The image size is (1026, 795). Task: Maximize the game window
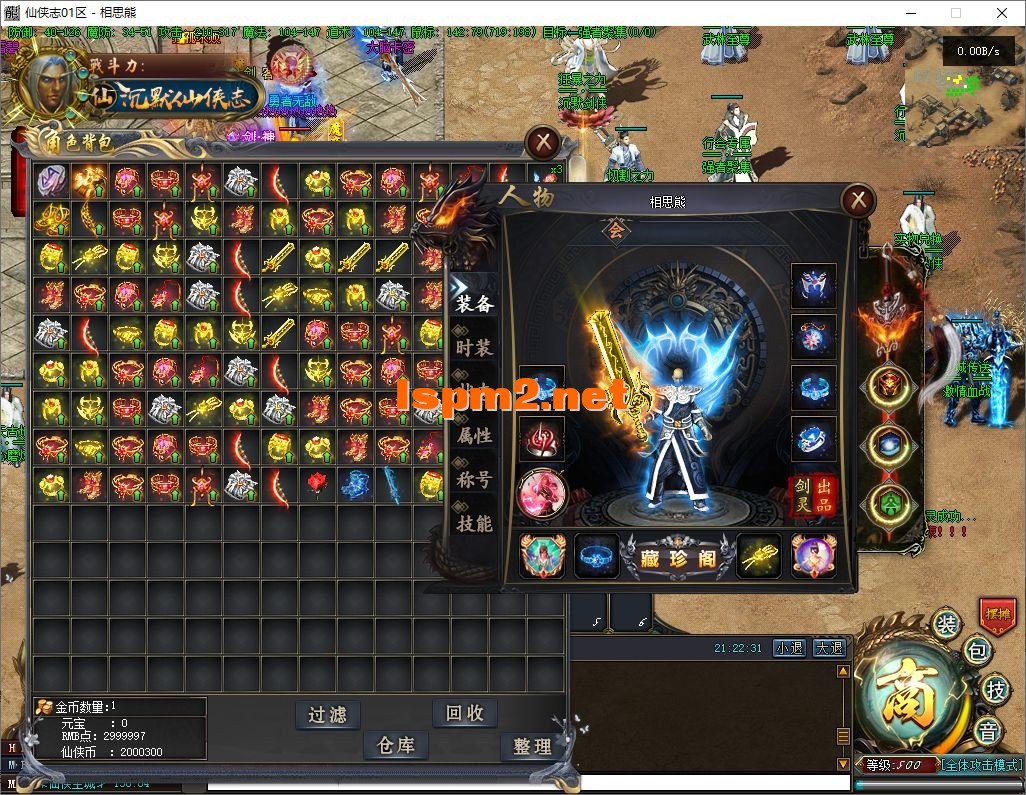[x=955, y=13]
